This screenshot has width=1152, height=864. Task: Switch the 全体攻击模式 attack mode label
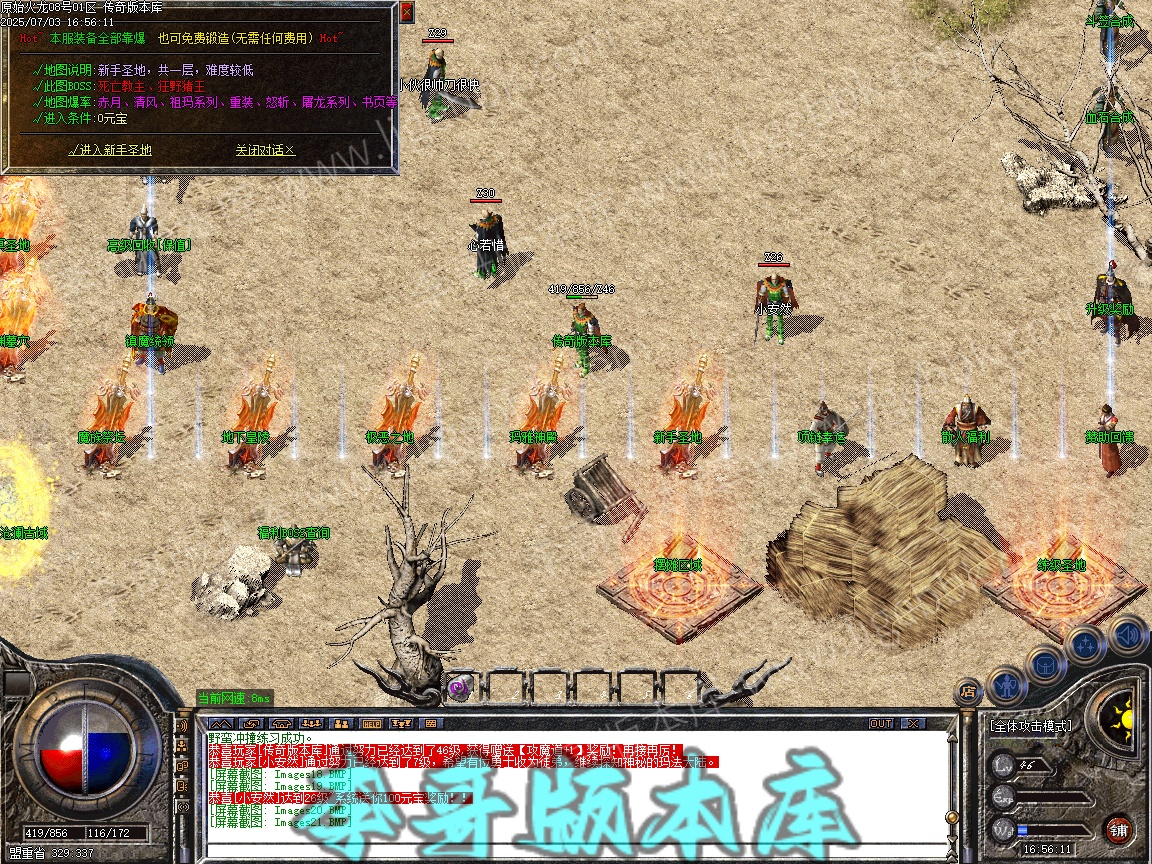1030,725
